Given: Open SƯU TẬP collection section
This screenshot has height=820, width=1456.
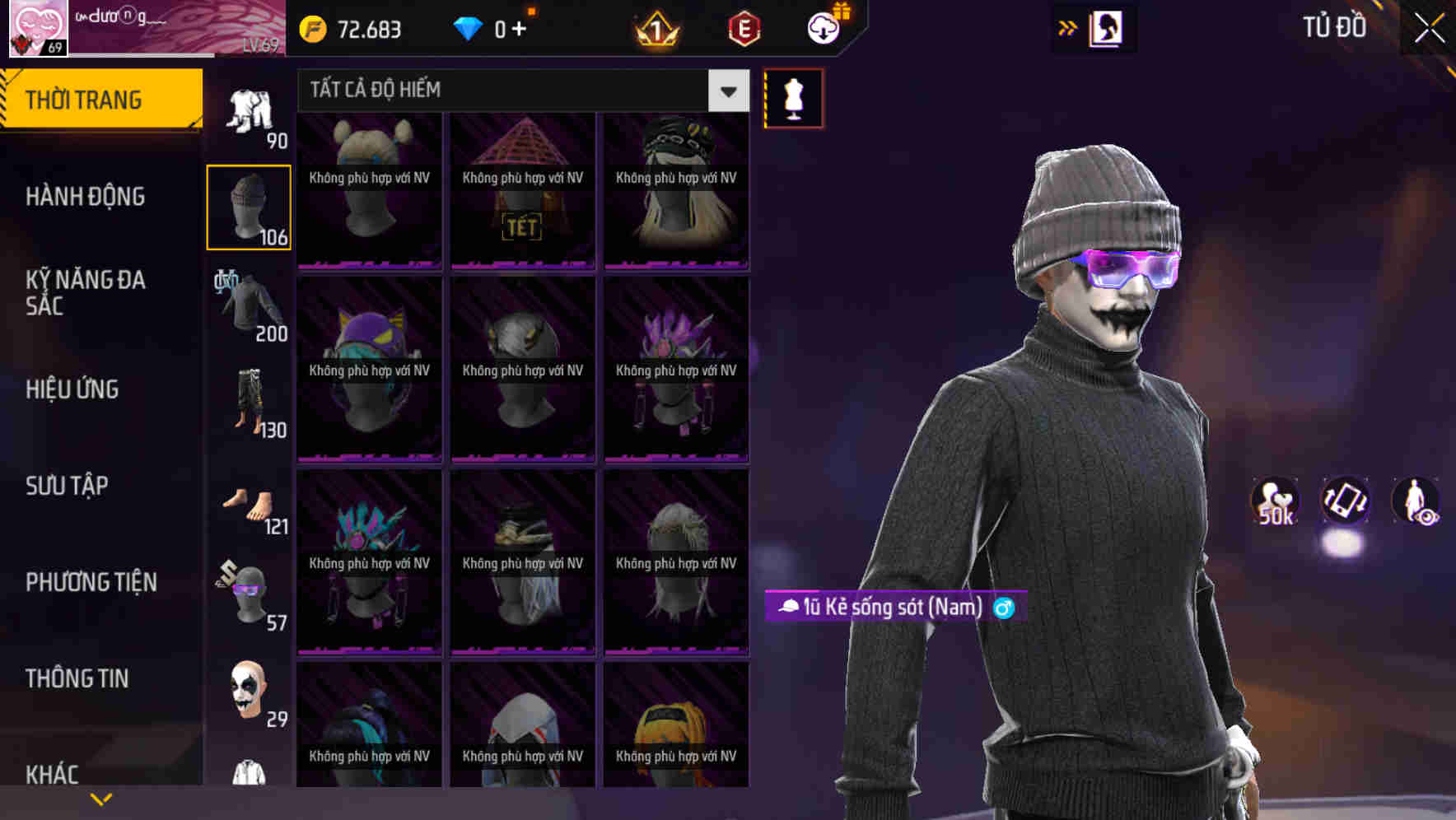Looking at the screenshot, I should click(66, 486).
